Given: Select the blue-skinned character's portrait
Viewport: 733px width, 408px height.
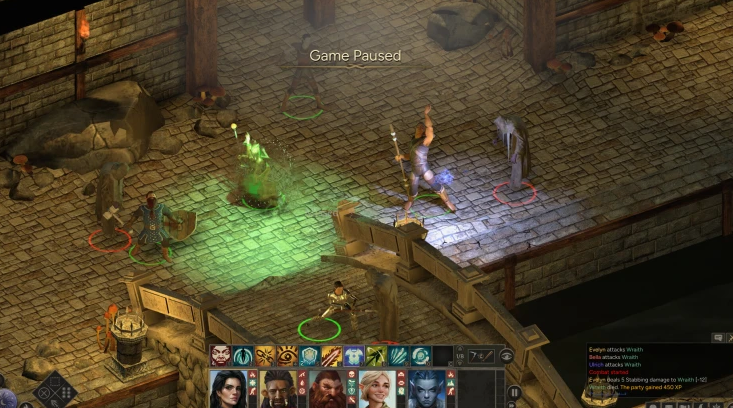Looking at the screenshot, I should 428,389.
